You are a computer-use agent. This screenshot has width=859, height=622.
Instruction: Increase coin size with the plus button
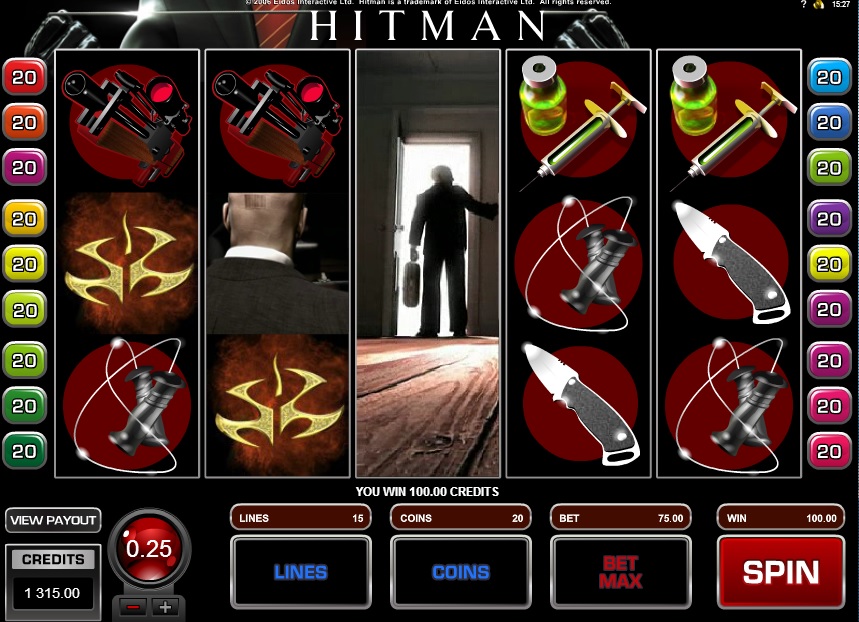165,606
